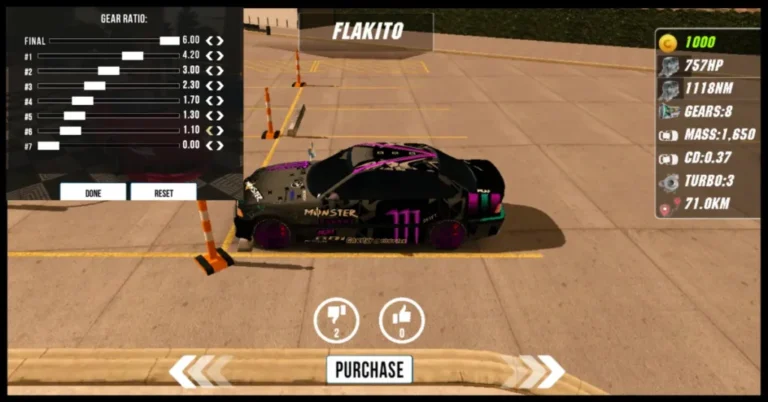Decrease the Final ratio with left arrow
This screenshot has width=768, height=402.
tap(209, 41)
